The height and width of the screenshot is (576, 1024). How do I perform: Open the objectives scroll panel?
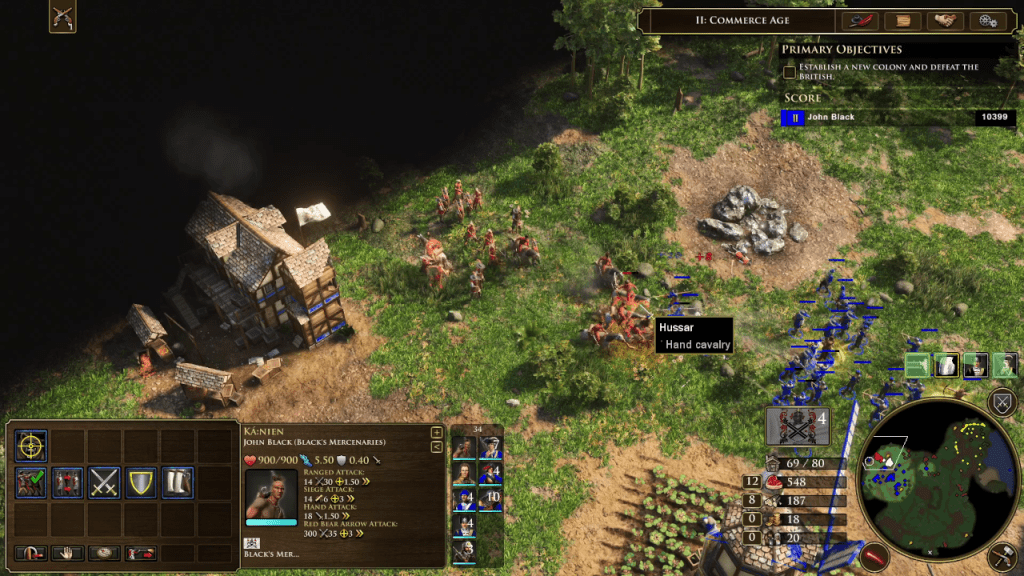902,21
